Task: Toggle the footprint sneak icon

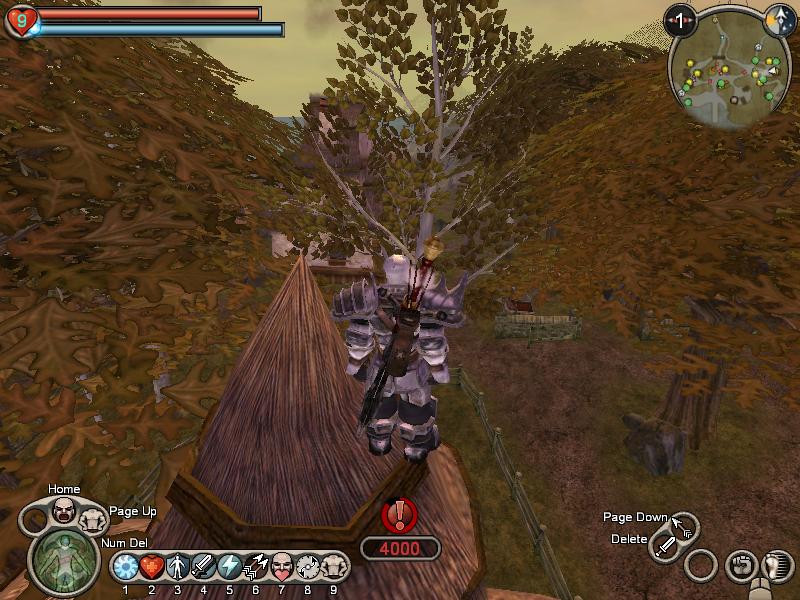Action: tap(777, 566)
